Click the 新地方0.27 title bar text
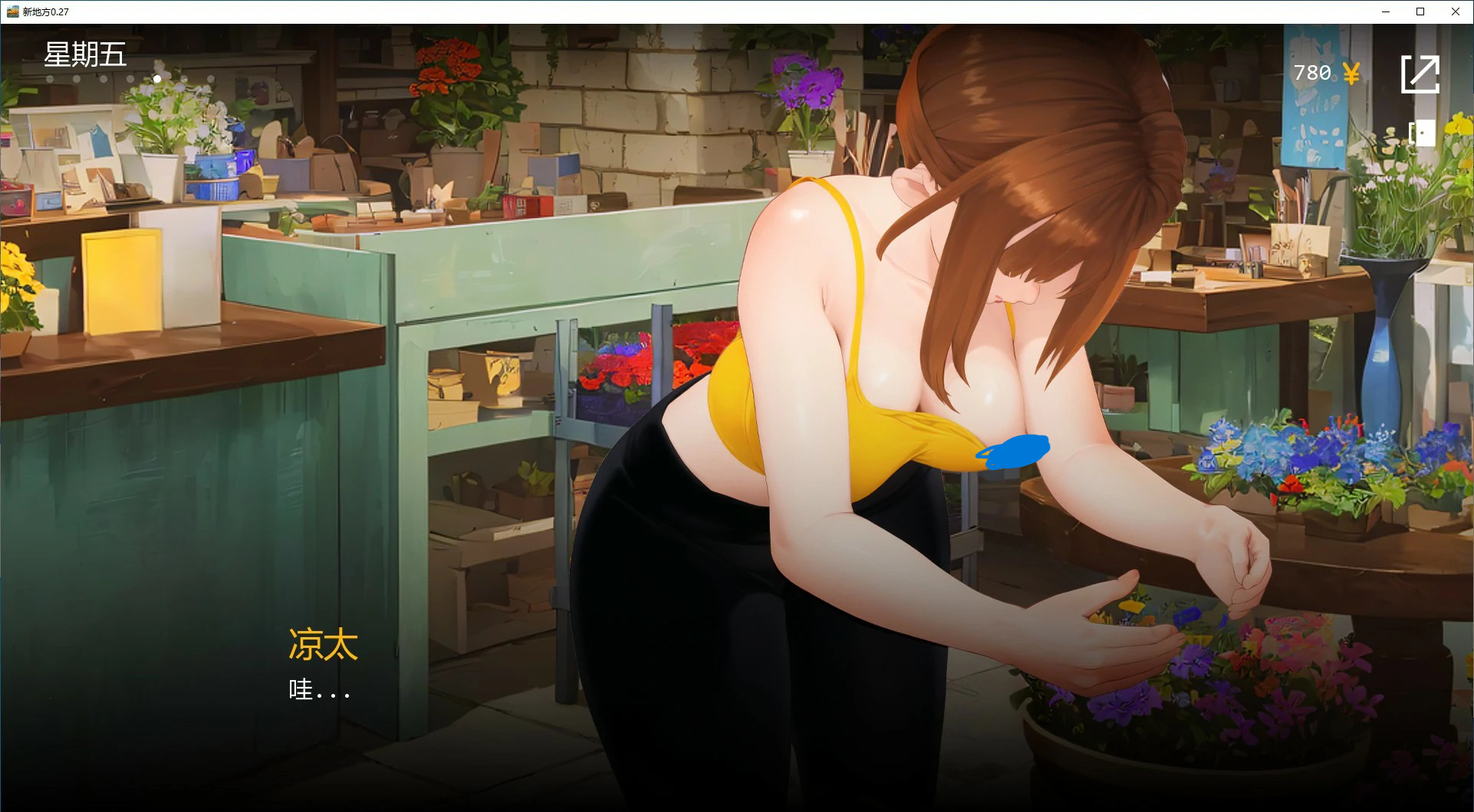Viewport: 1474px width, 812px height. click(44, 12)
